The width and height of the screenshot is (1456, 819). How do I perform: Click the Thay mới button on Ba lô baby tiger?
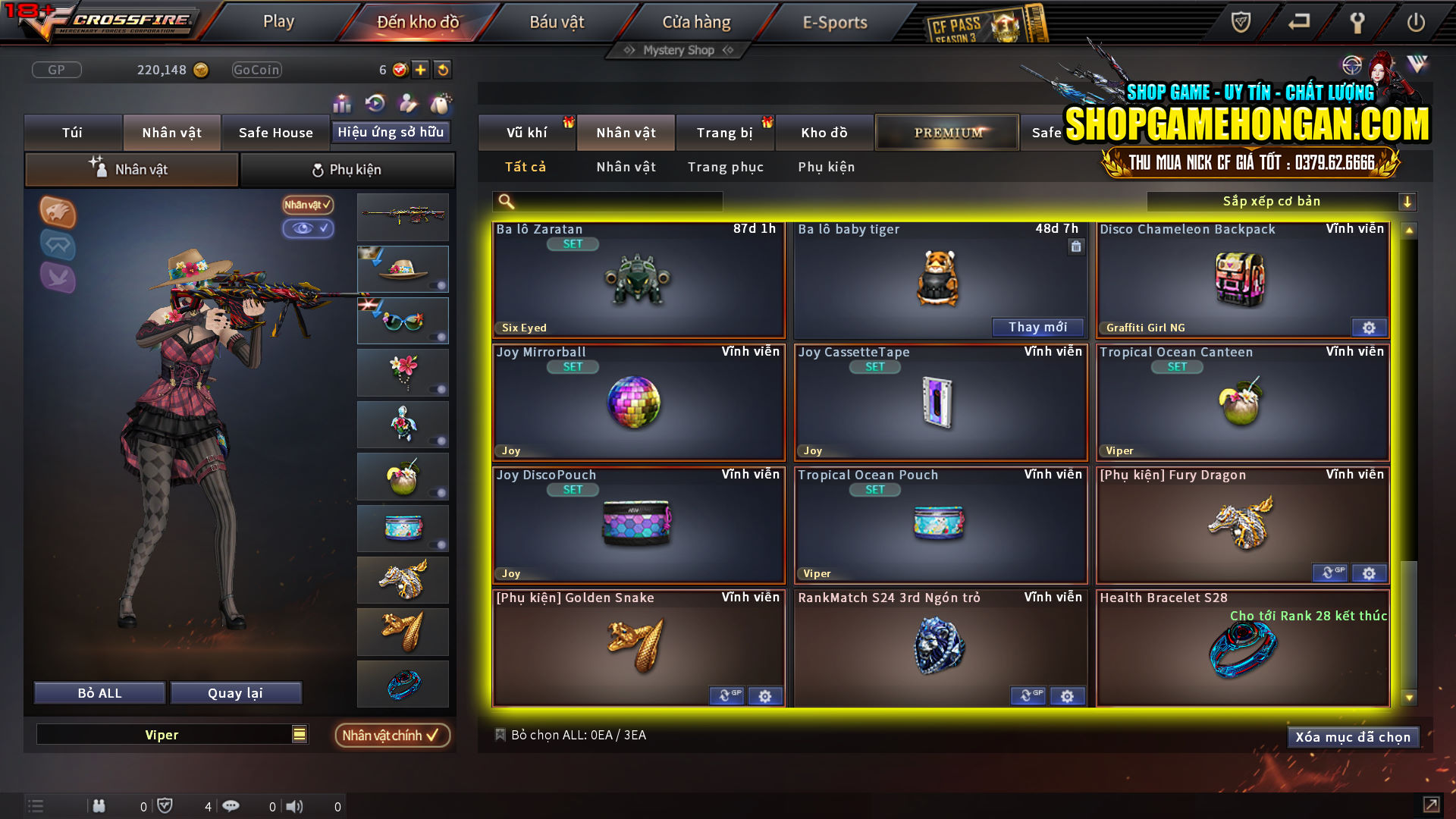[1038, 327]
